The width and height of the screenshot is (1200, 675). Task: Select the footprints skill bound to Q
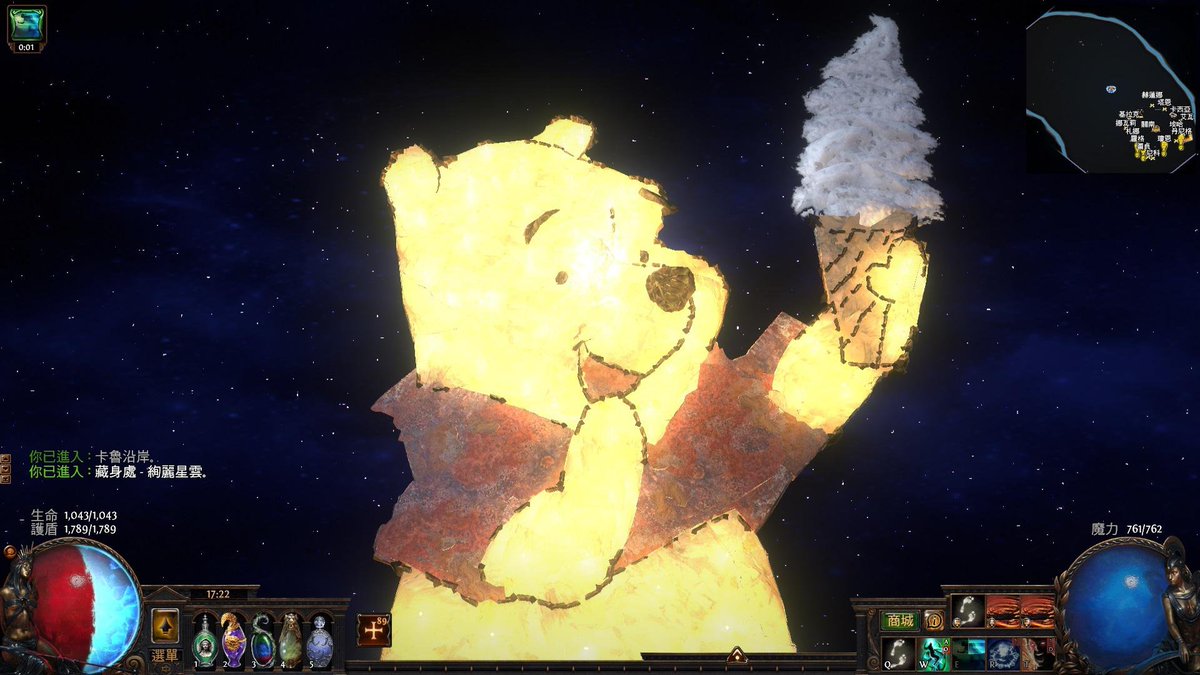click(899, 653)
